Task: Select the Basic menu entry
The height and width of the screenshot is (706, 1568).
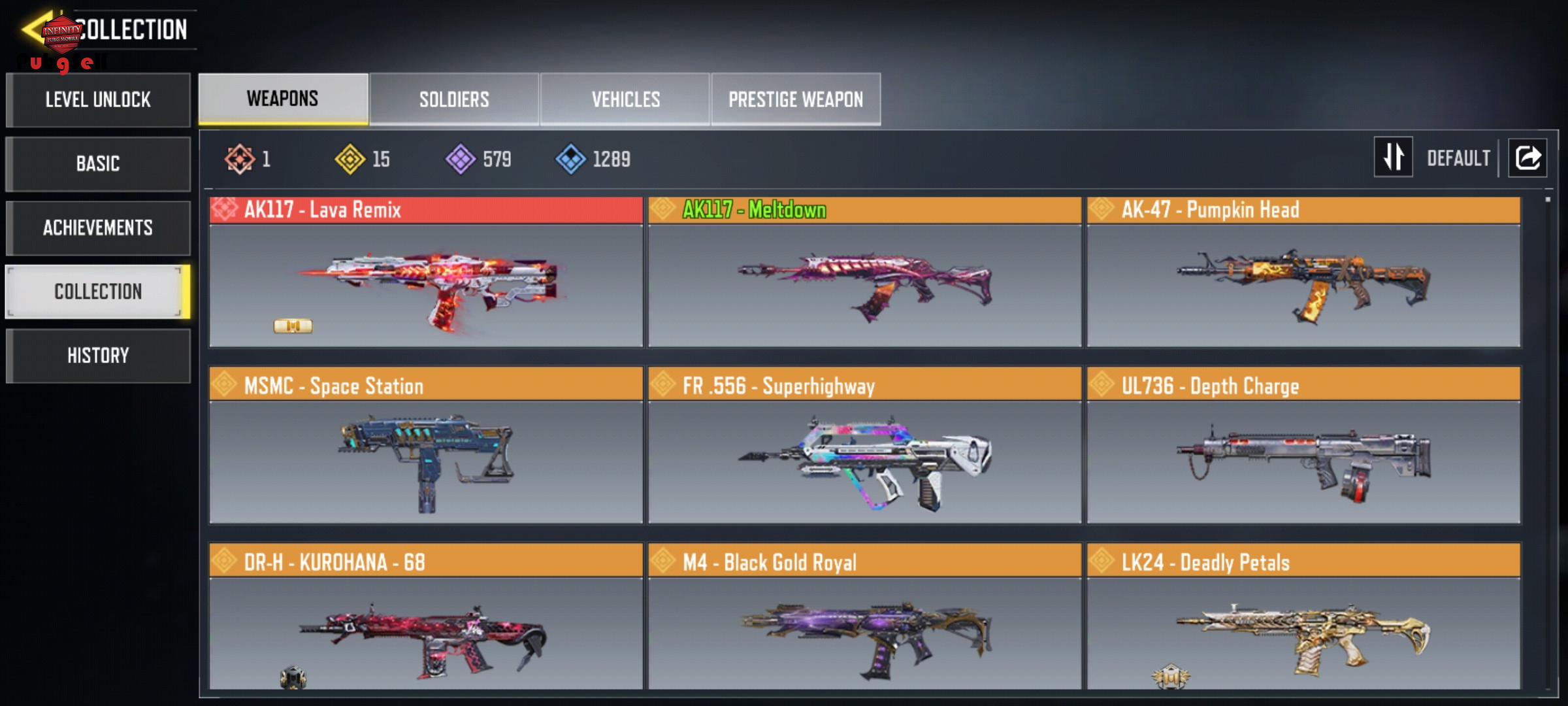Action: pyautogui.click(x=98, y=163)
